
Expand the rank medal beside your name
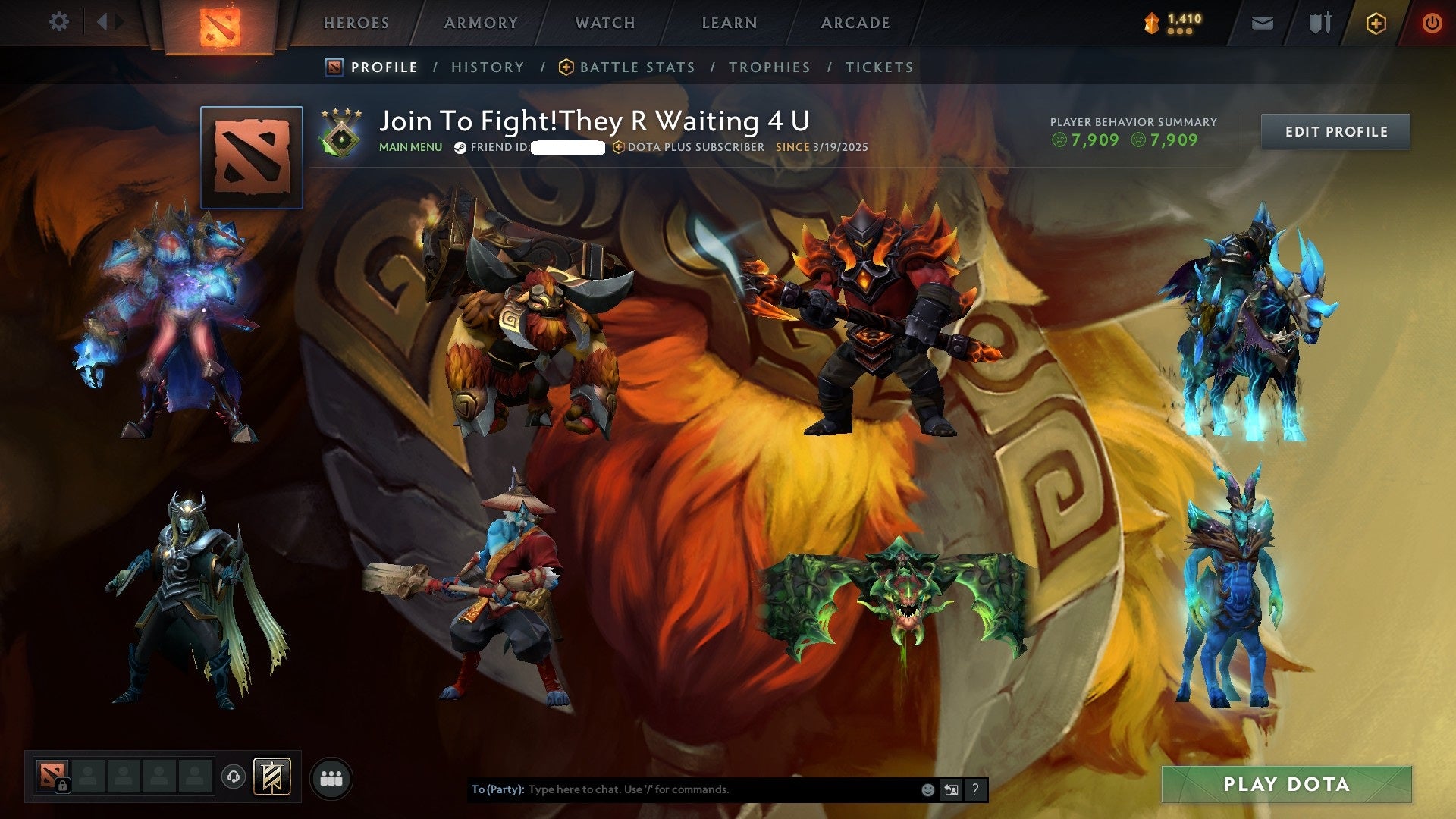click(x=340, y=130)
